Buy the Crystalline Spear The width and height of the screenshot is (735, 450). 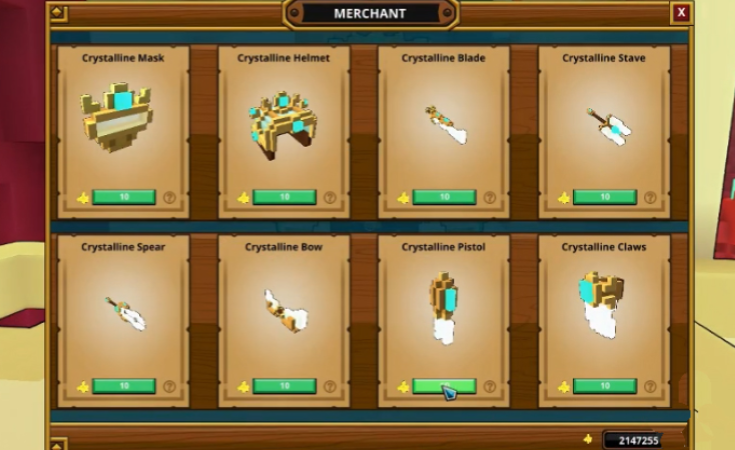[124, 386]
